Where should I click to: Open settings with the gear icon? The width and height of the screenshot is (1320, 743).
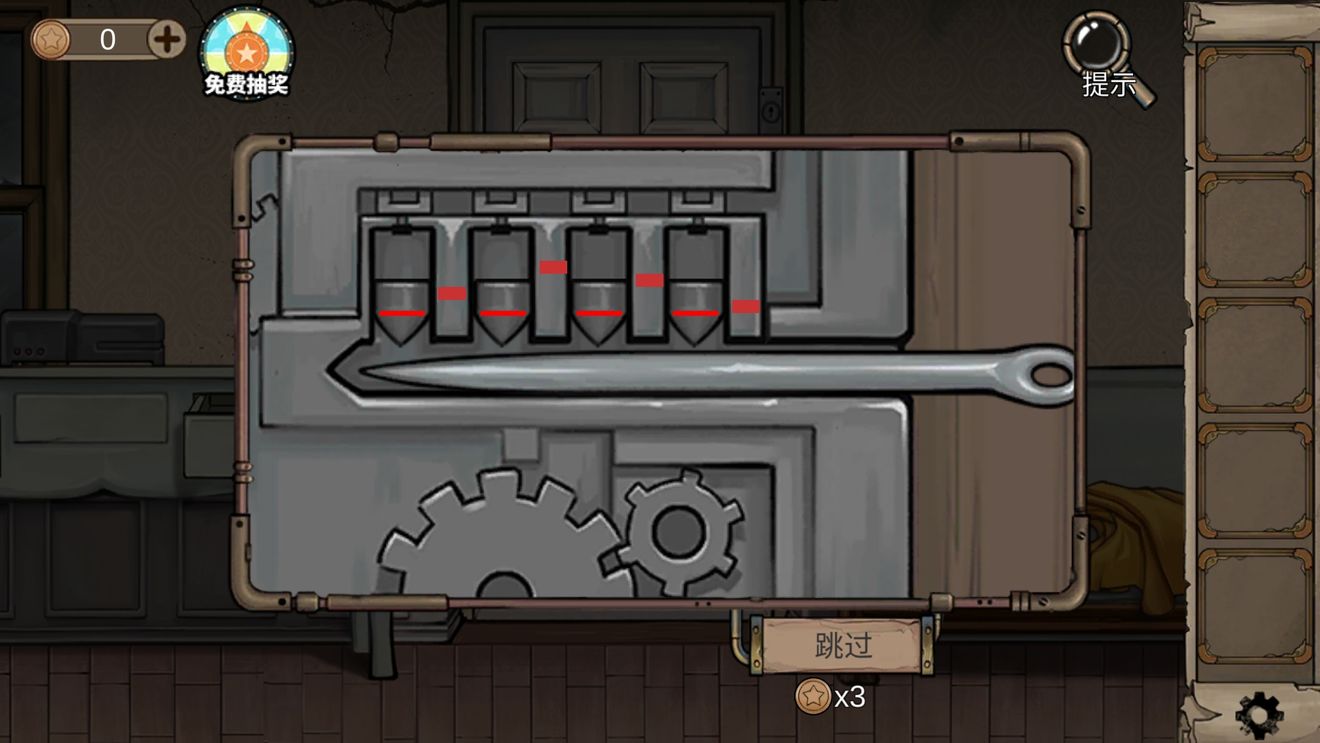(x=1258, y=715)
